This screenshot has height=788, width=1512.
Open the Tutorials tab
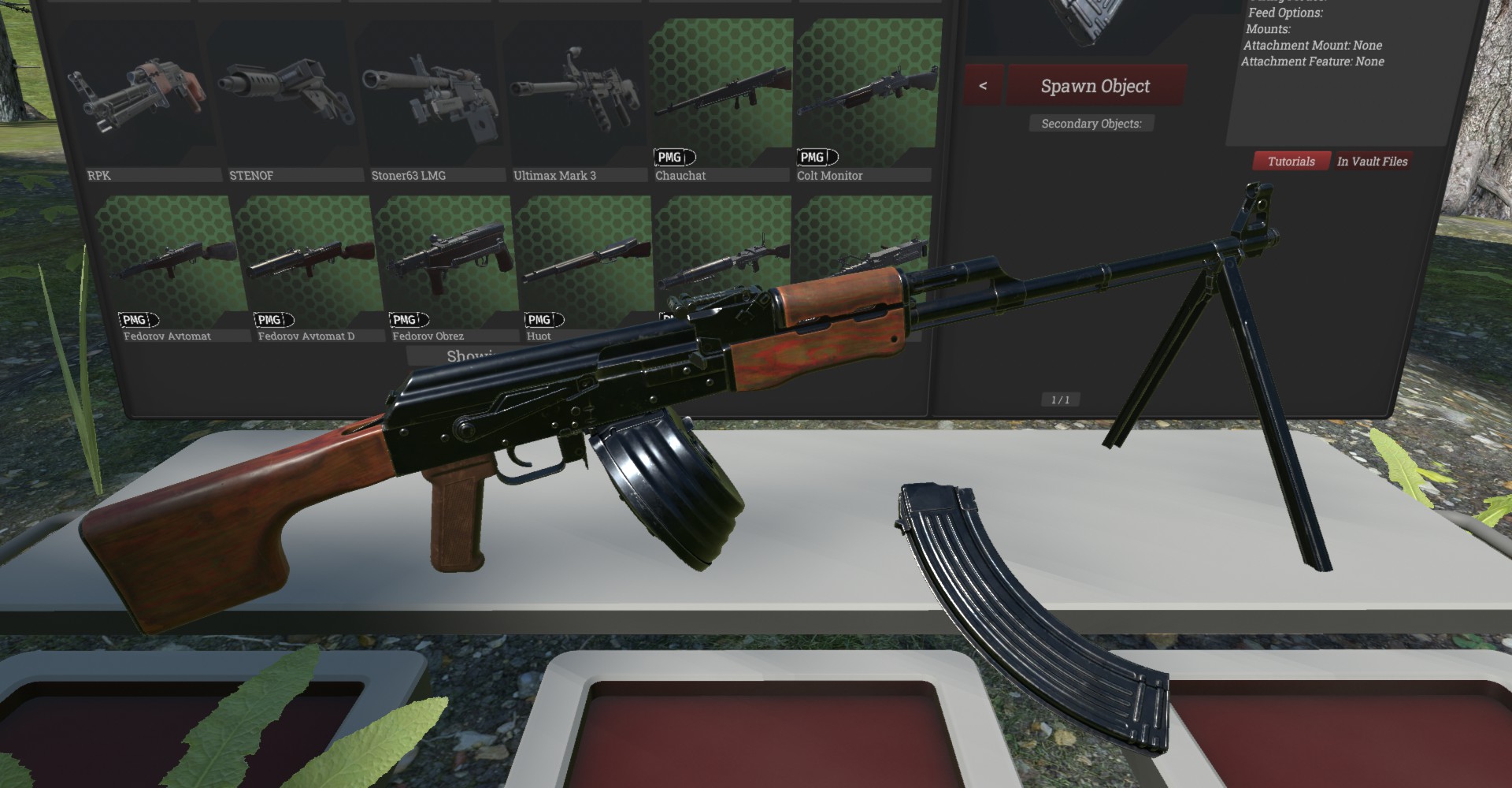click(1291, 162)
